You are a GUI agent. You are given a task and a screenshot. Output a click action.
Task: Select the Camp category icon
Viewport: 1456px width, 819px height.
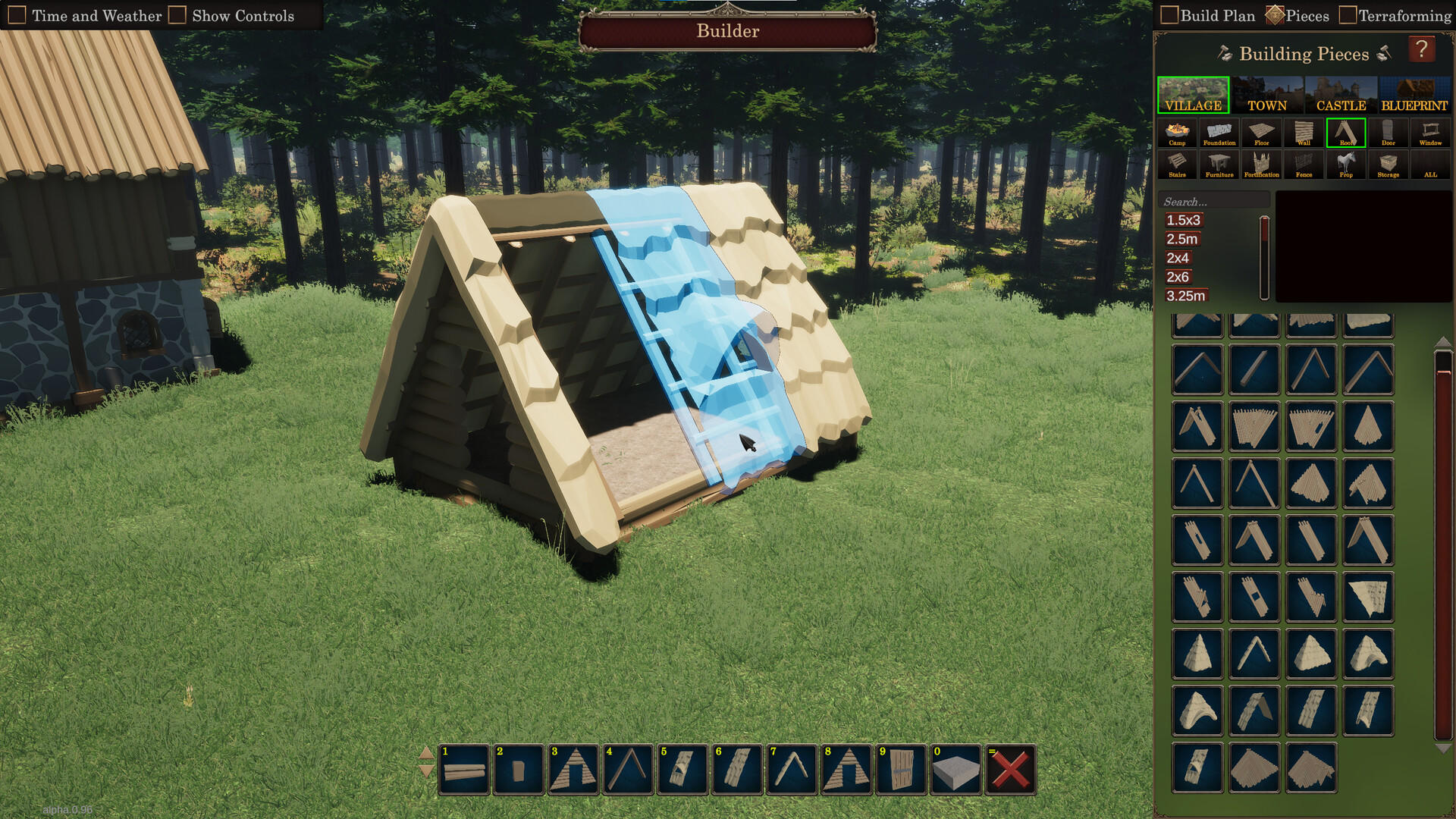[x=1178, y=133]
